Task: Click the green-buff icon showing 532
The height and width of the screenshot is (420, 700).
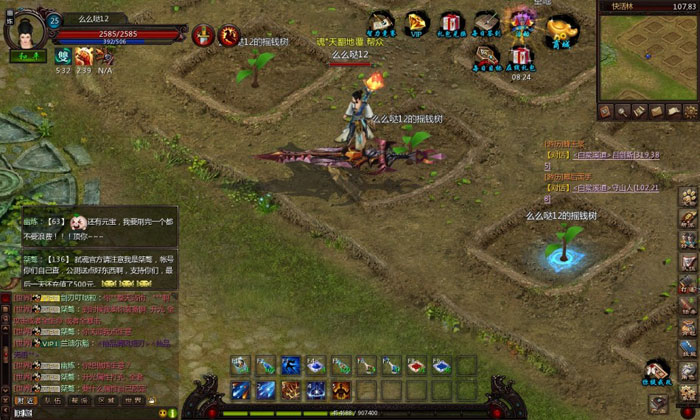Action: (x=62, y=57)
